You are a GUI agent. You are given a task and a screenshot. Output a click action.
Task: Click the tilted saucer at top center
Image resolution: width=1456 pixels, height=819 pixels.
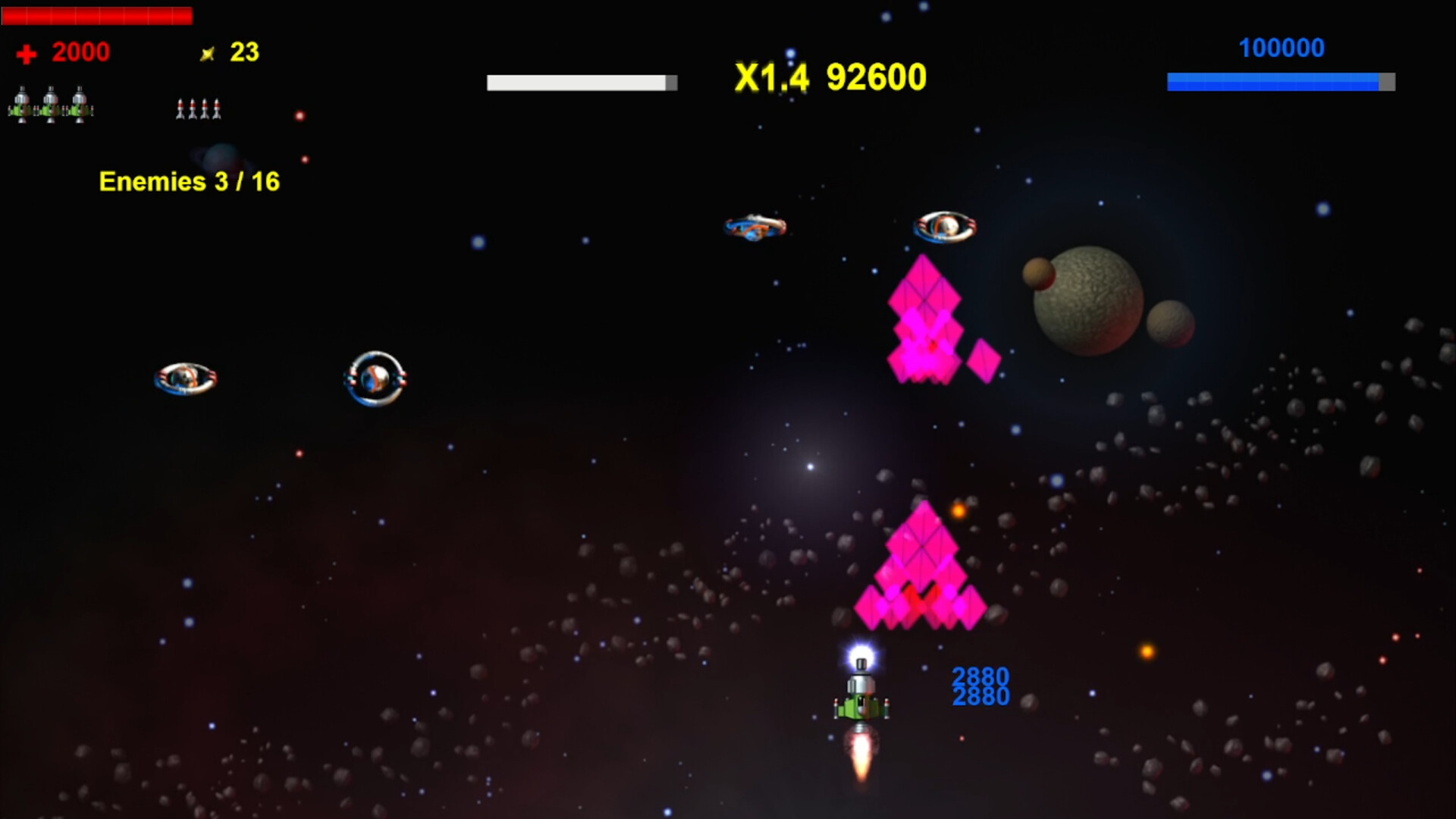coord(755,227)
